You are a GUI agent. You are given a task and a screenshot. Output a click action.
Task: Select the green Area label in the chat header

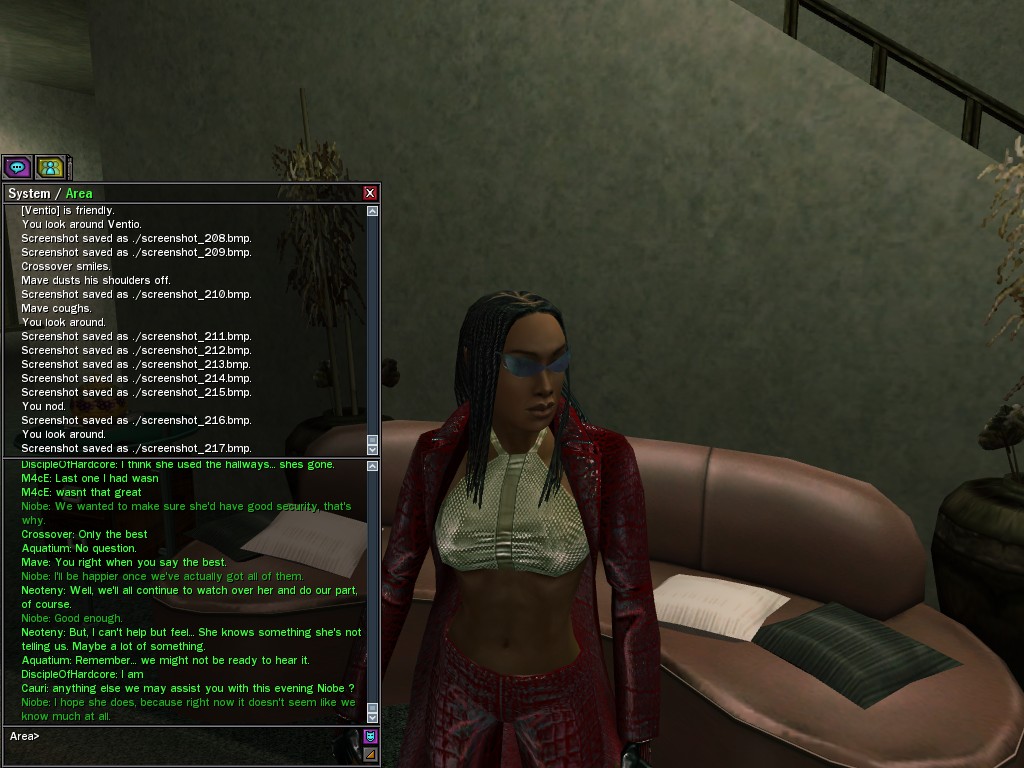[79, 194]
